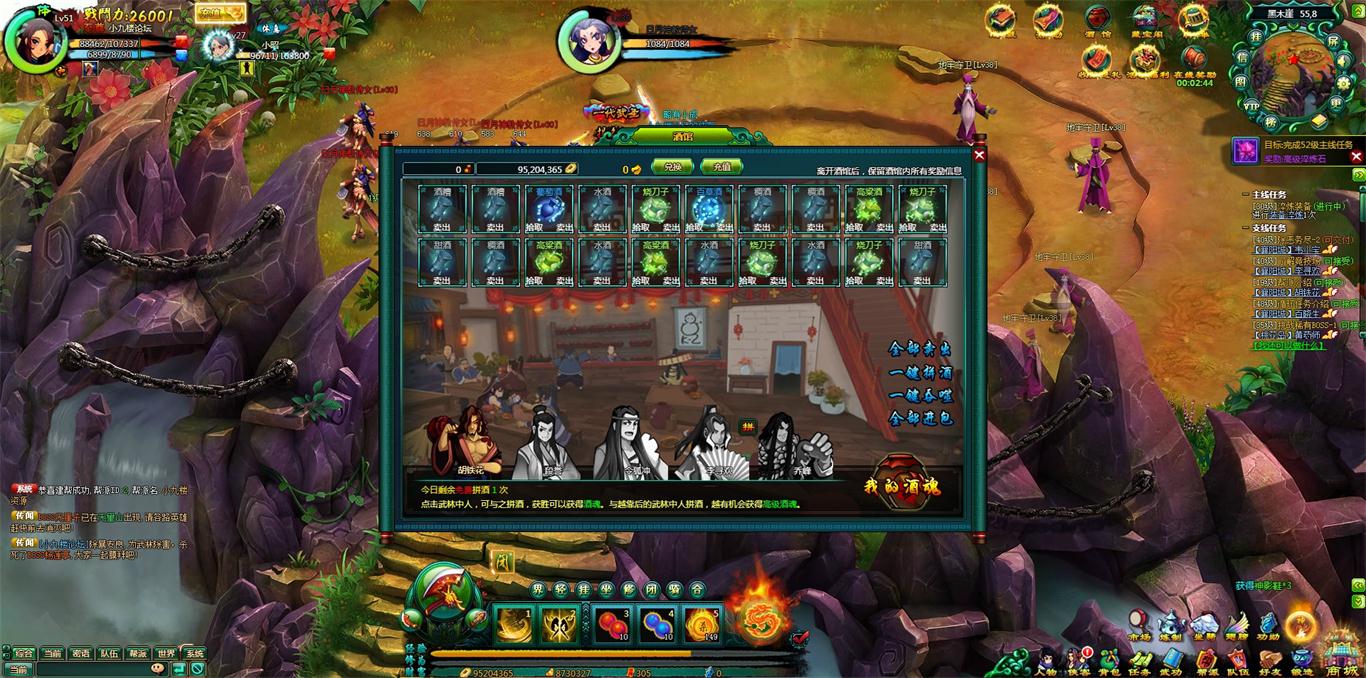Activate 一键吞噬 one-click devour
This screenshot has width=1366, height=678.
pos(920,395)
